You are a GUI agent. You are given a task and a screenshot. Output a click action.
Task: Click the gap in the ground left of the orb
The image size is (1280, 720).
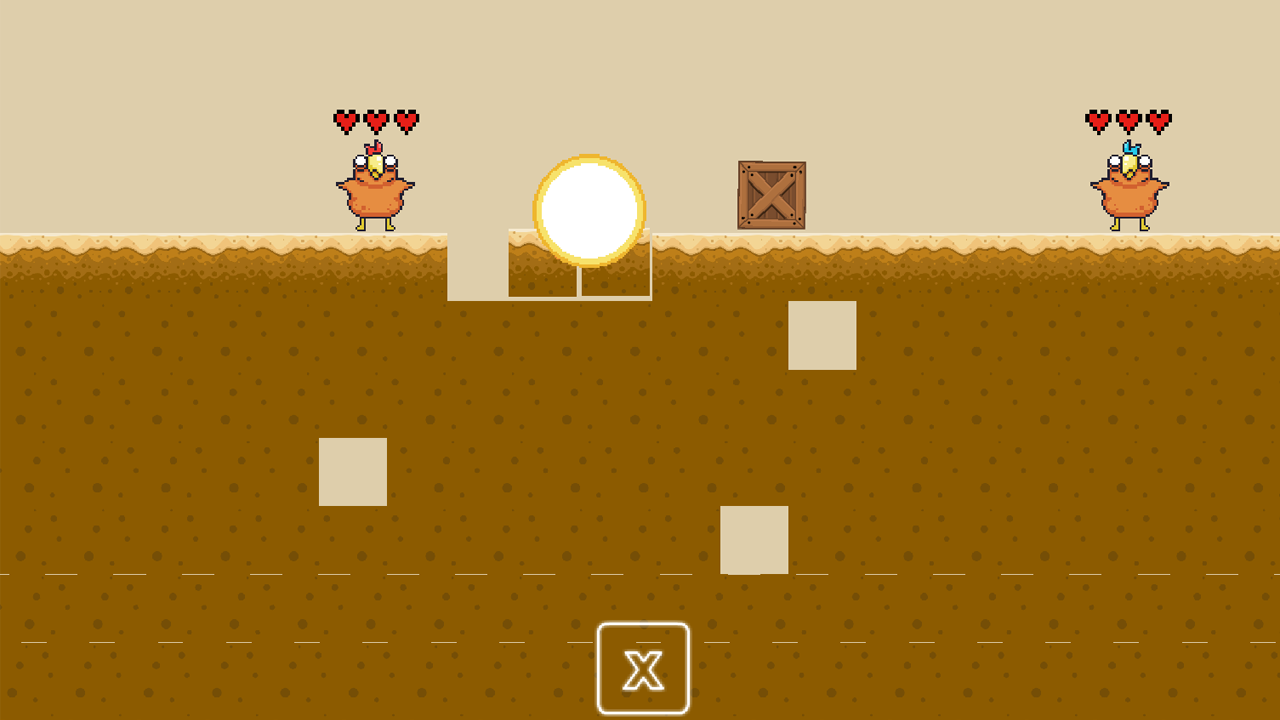[477, 265]
